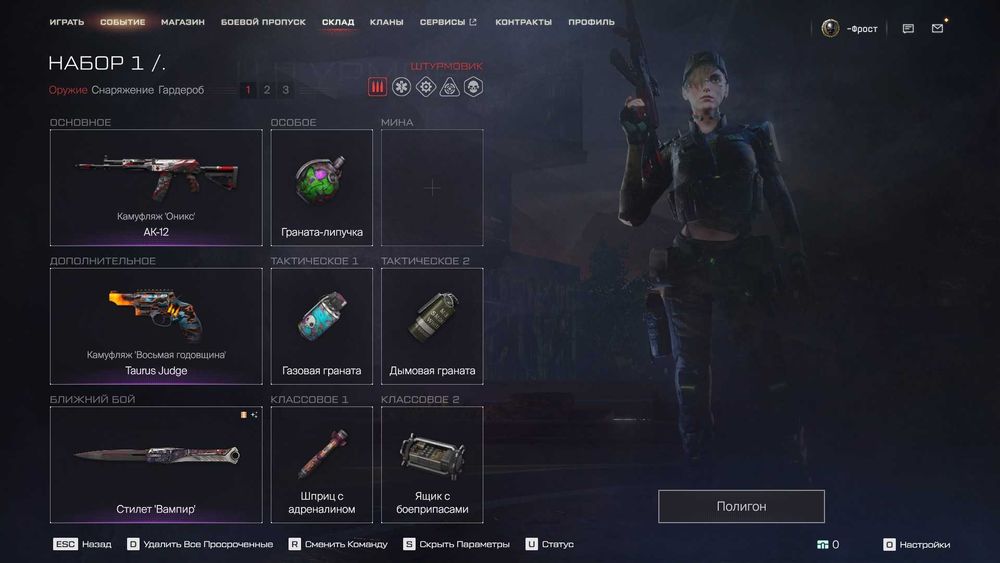The width and height of the screenshot is (1000, 563).
Task: Choose the Стилет 'Вампир' melee slot
Action: [x=156, y=464]
